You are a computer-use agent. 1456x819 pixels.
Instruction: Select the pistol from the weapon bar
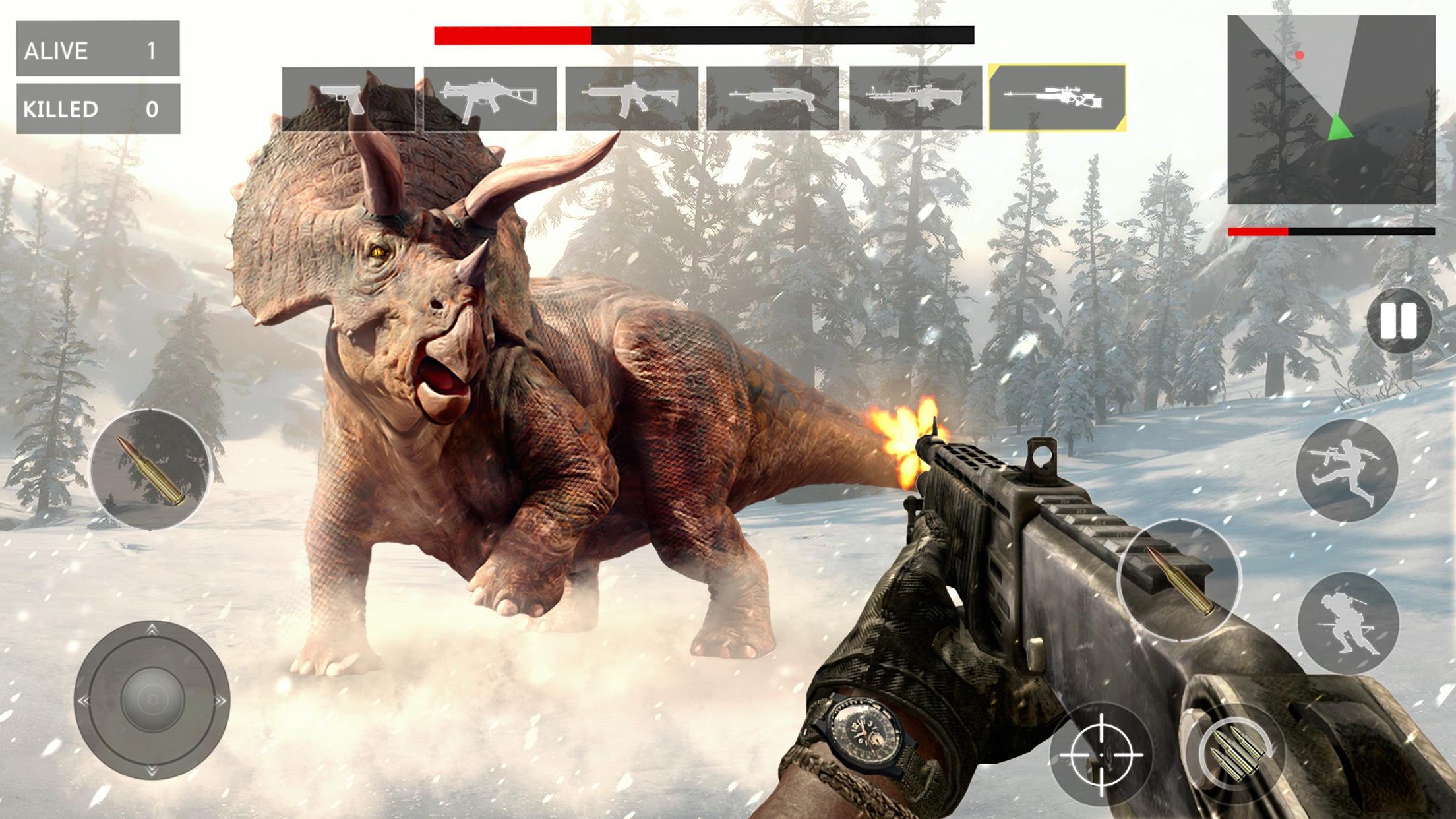point(349,99)
